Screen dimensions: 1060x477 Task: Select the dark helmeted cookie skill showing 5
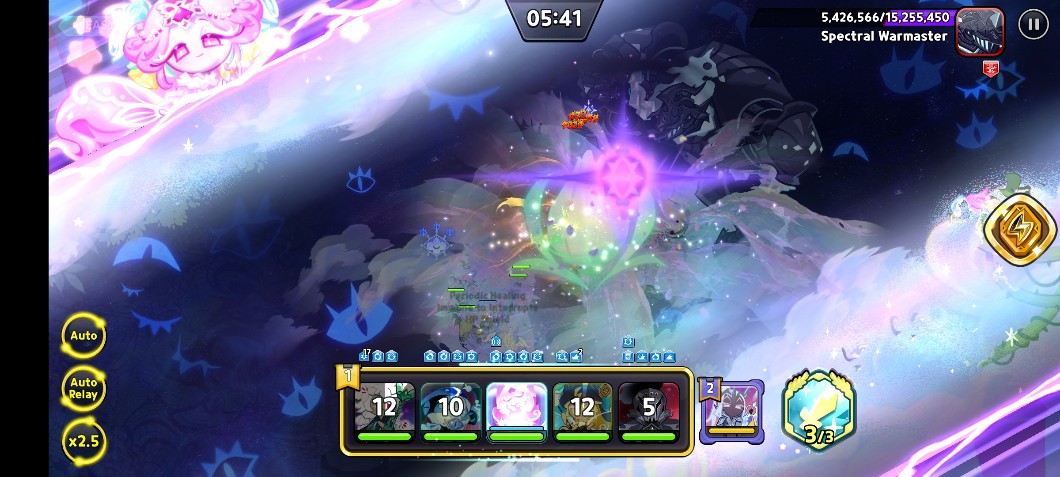pyautogui.click(x=648, y=407)
